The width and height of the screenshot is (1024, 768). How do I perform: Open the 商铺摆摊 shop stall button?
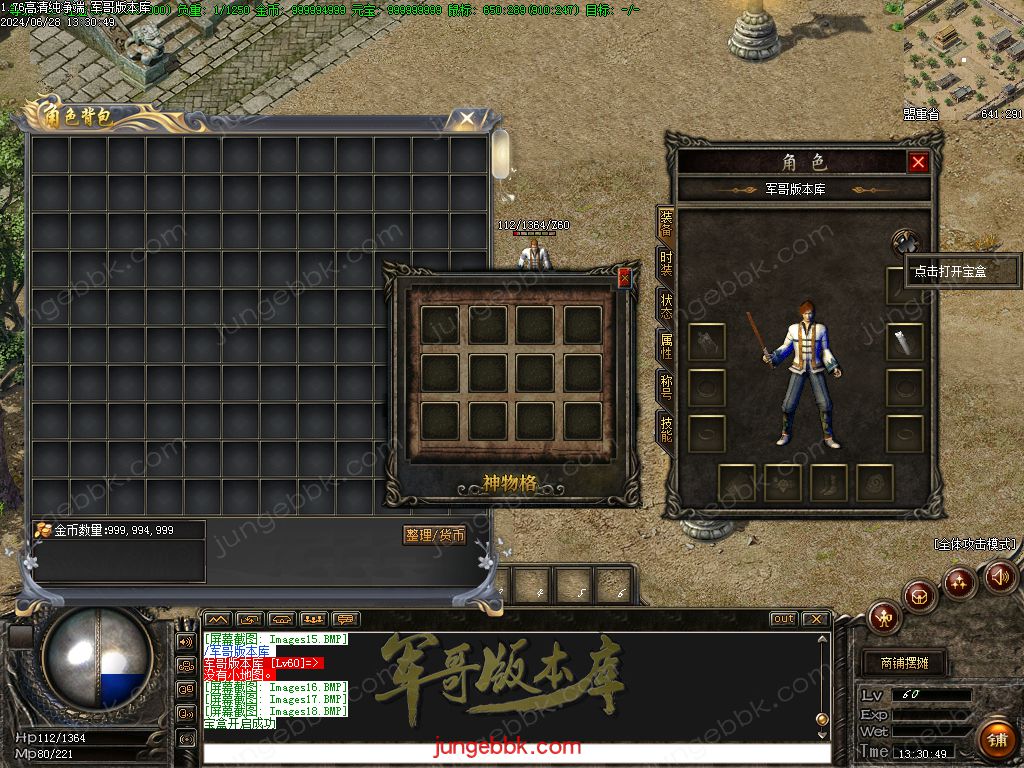[x=903, y=663]
